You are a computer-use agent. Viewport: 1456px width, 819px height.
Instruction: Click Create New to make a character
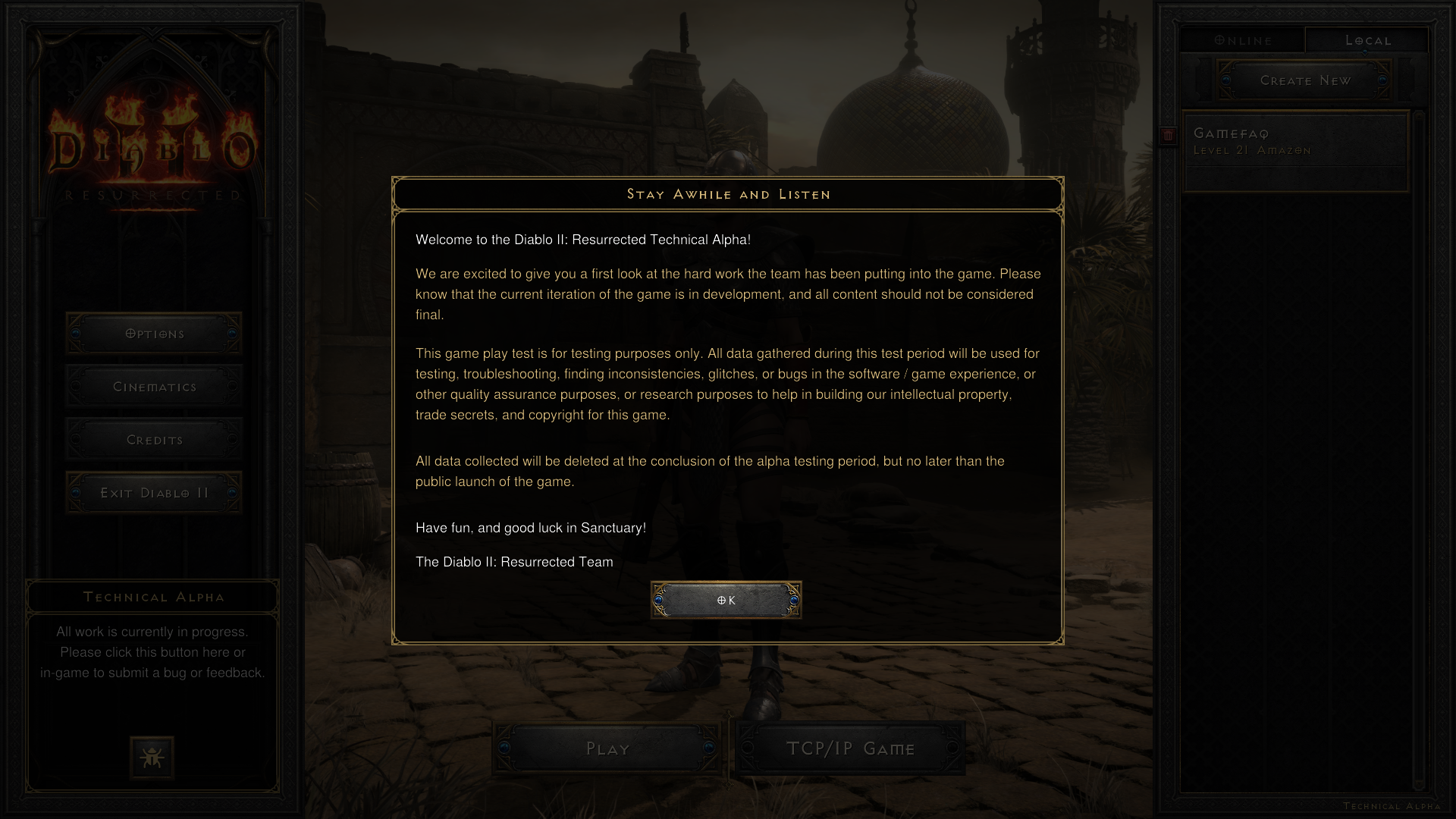(x=1304, y=80)
